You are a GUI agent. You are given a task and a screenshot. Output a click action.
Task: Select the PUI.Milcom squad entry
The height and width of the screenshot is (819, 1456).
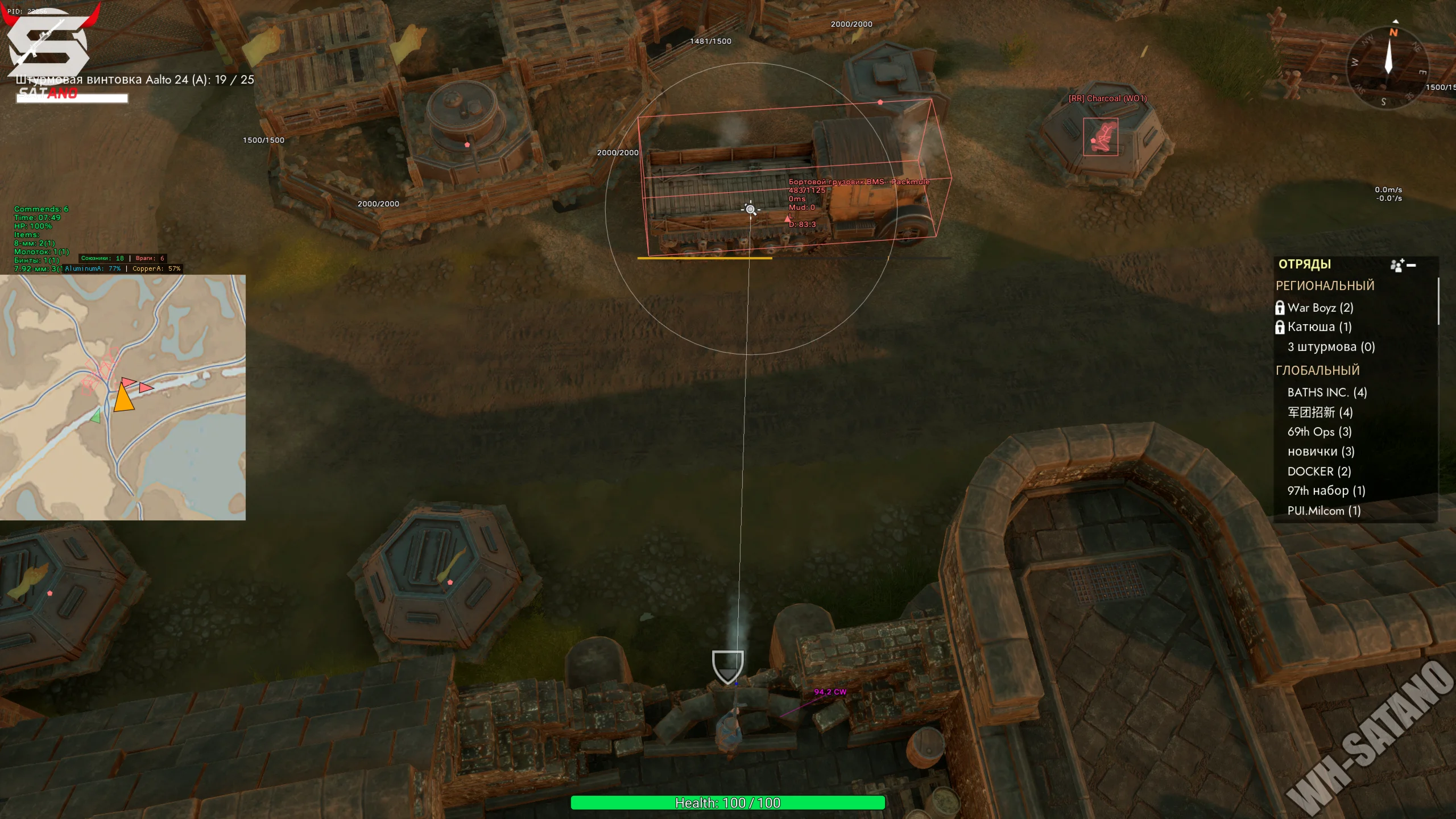pyautogui.click(x=1323, y=510)
